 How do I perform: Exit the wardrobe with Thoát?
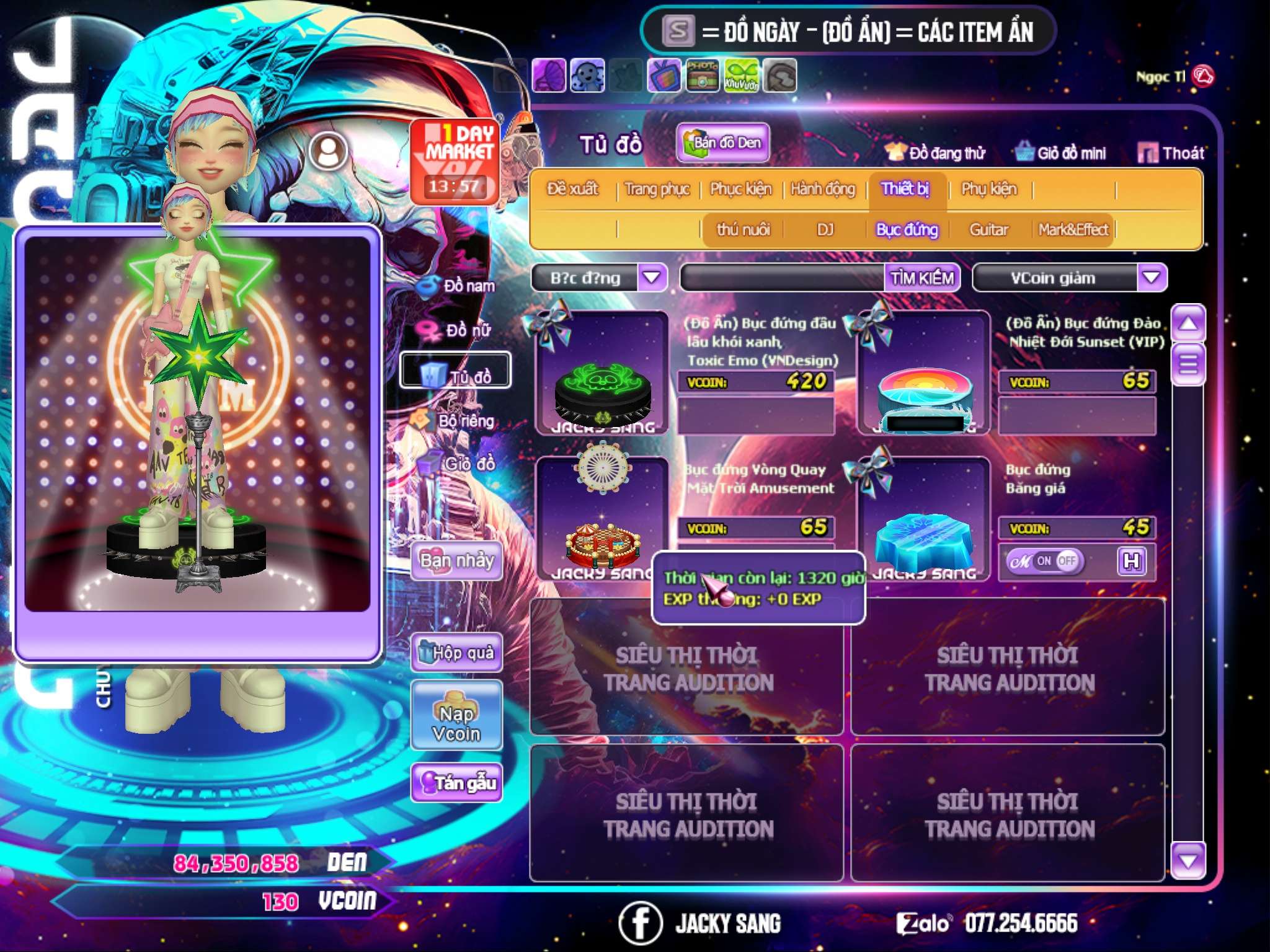tap(1171, 153)
